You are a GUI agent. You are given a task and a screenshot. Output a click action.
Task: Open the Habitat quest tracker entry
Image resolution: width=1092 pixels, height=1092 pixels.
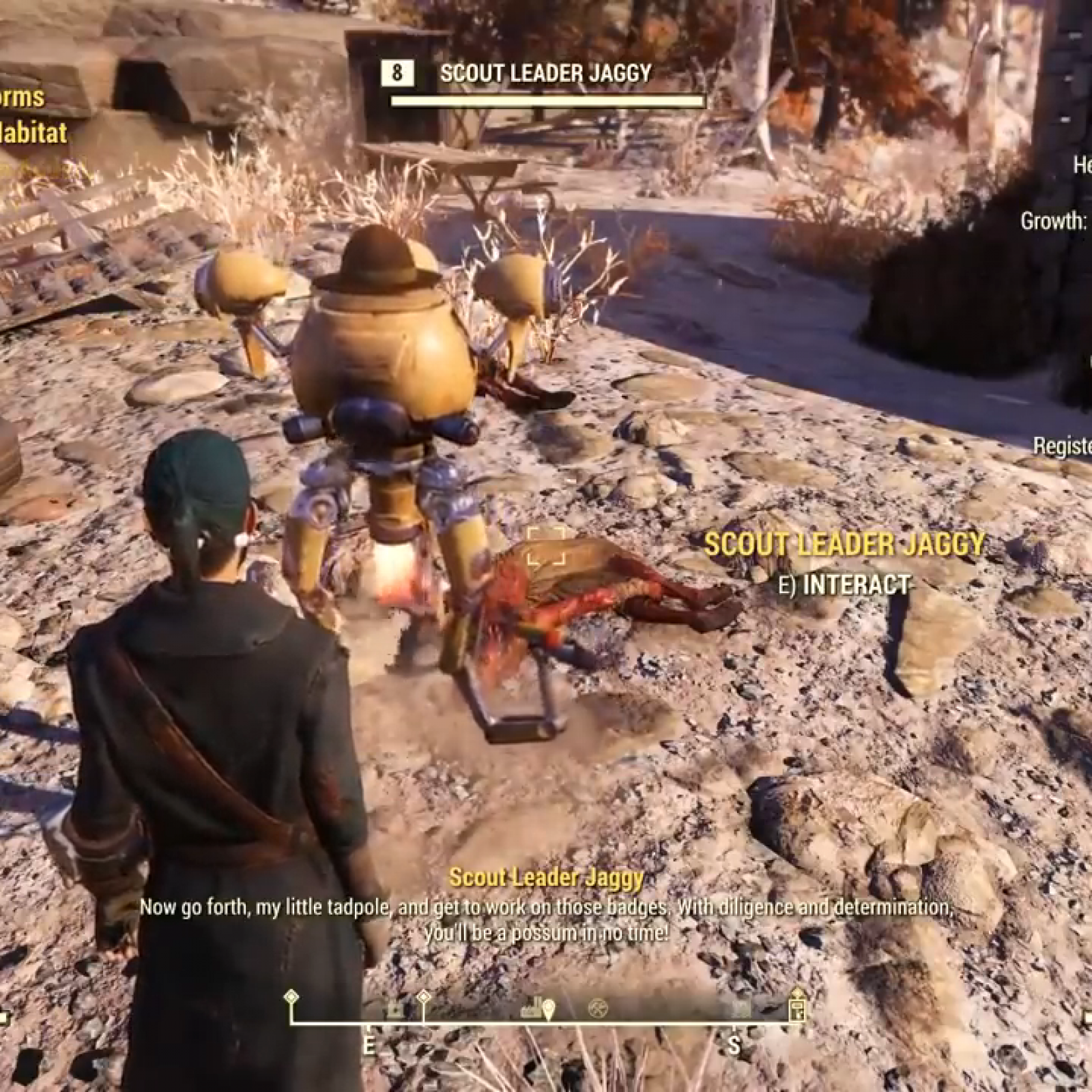pyautogui.click(x=33, y=132)
